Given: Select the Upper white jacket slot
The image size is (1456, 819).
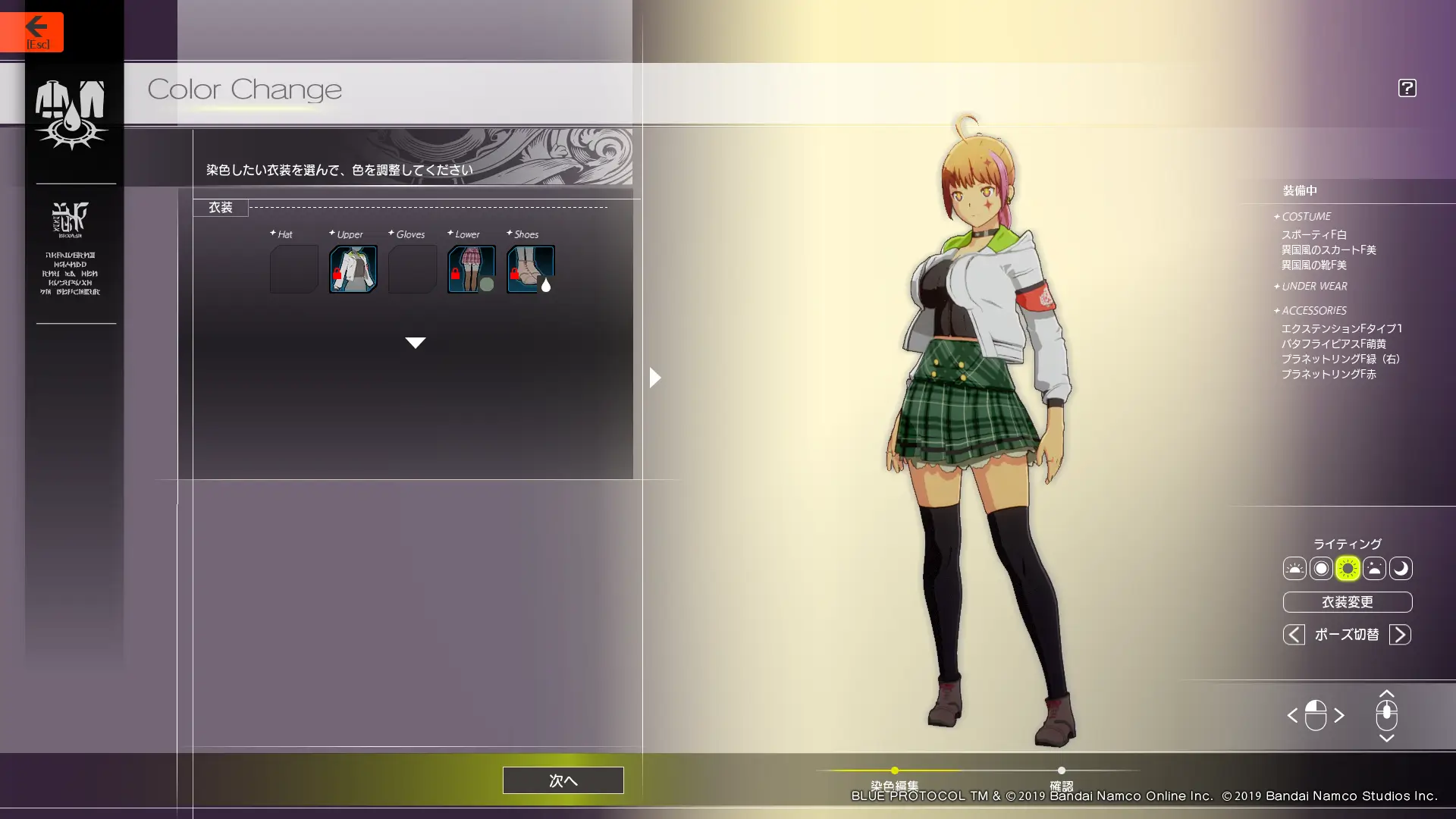Looking at the screenshot, I should 353,269.
